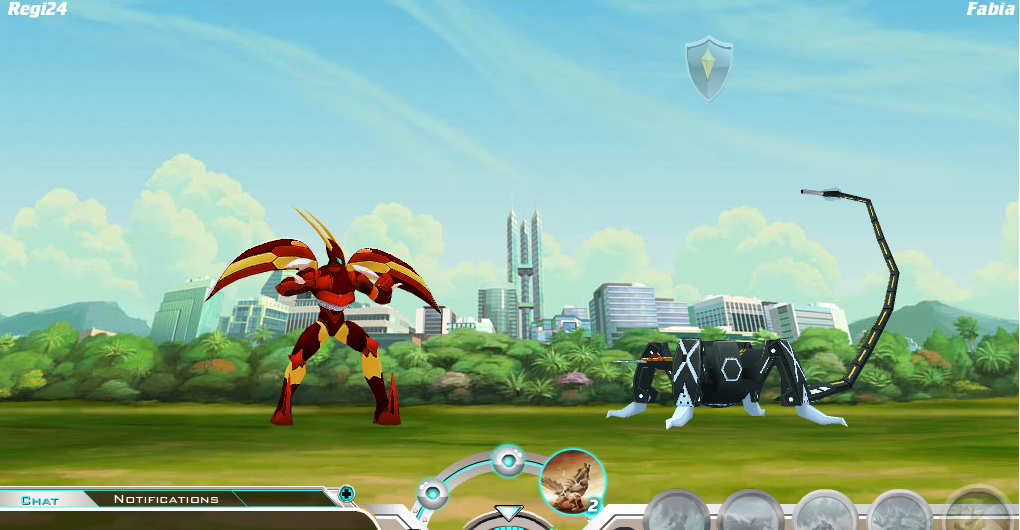Viewport: 1020px width, 530px height.
Task: Click the shield icon above the battlefield
Action: (x=708, y=68)
